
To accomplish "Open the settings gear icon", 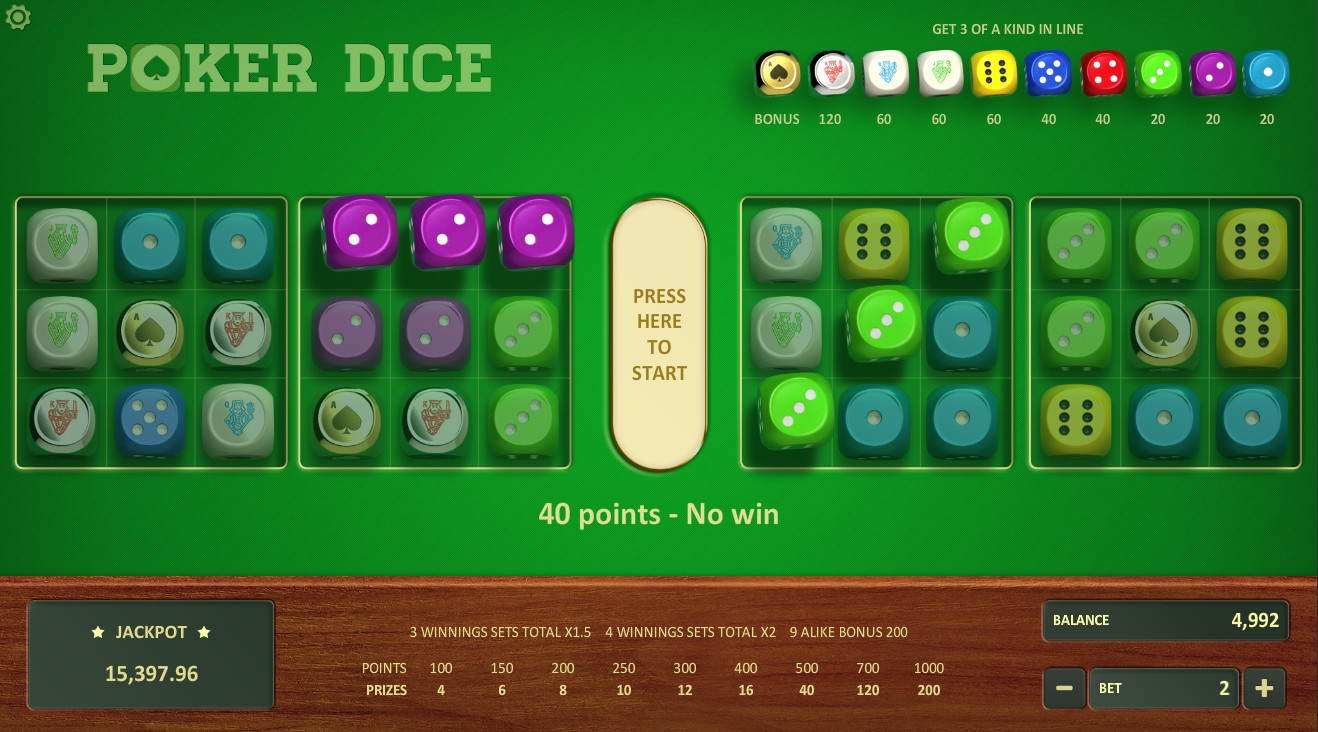I will point(18,17).
